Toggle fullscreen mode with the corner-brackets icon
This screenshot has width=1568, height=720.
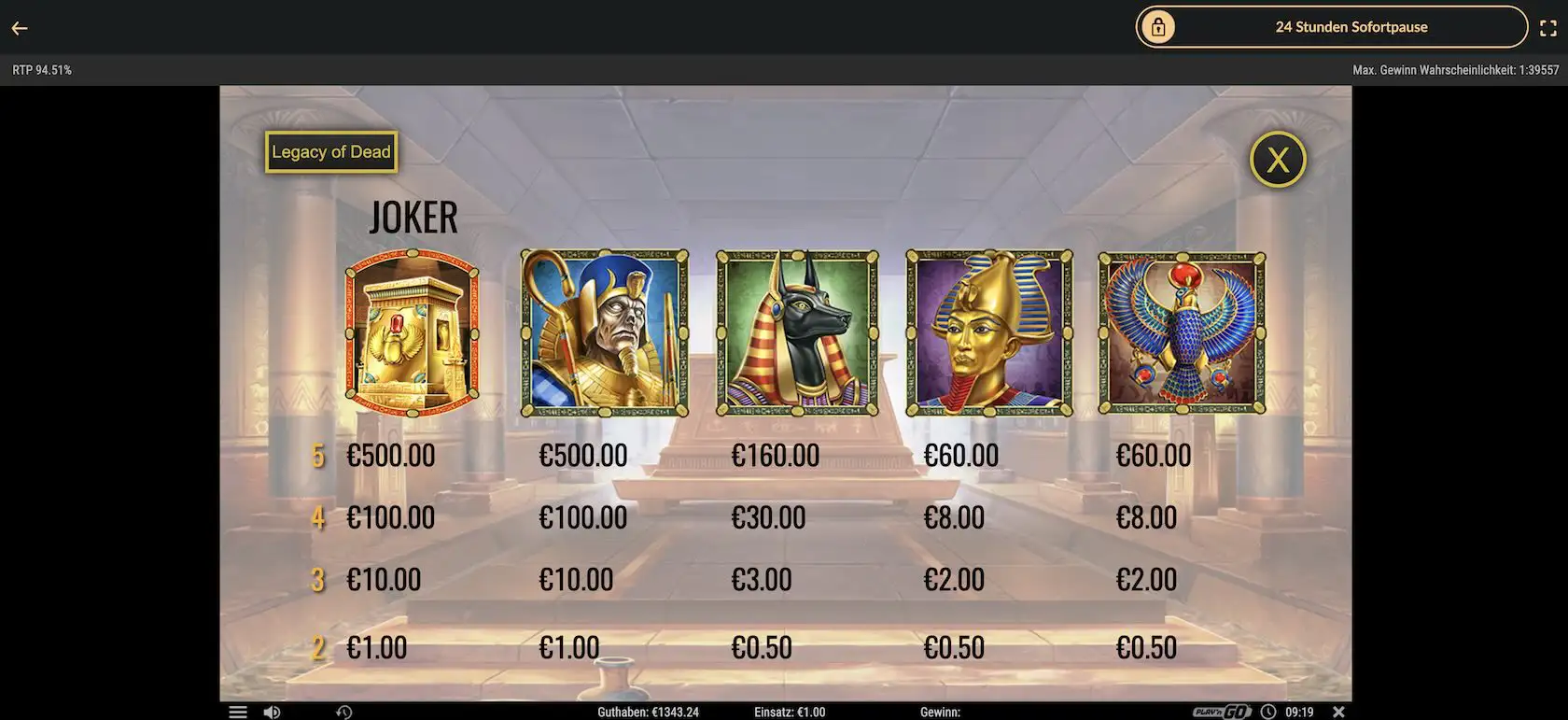point(1547,28)
